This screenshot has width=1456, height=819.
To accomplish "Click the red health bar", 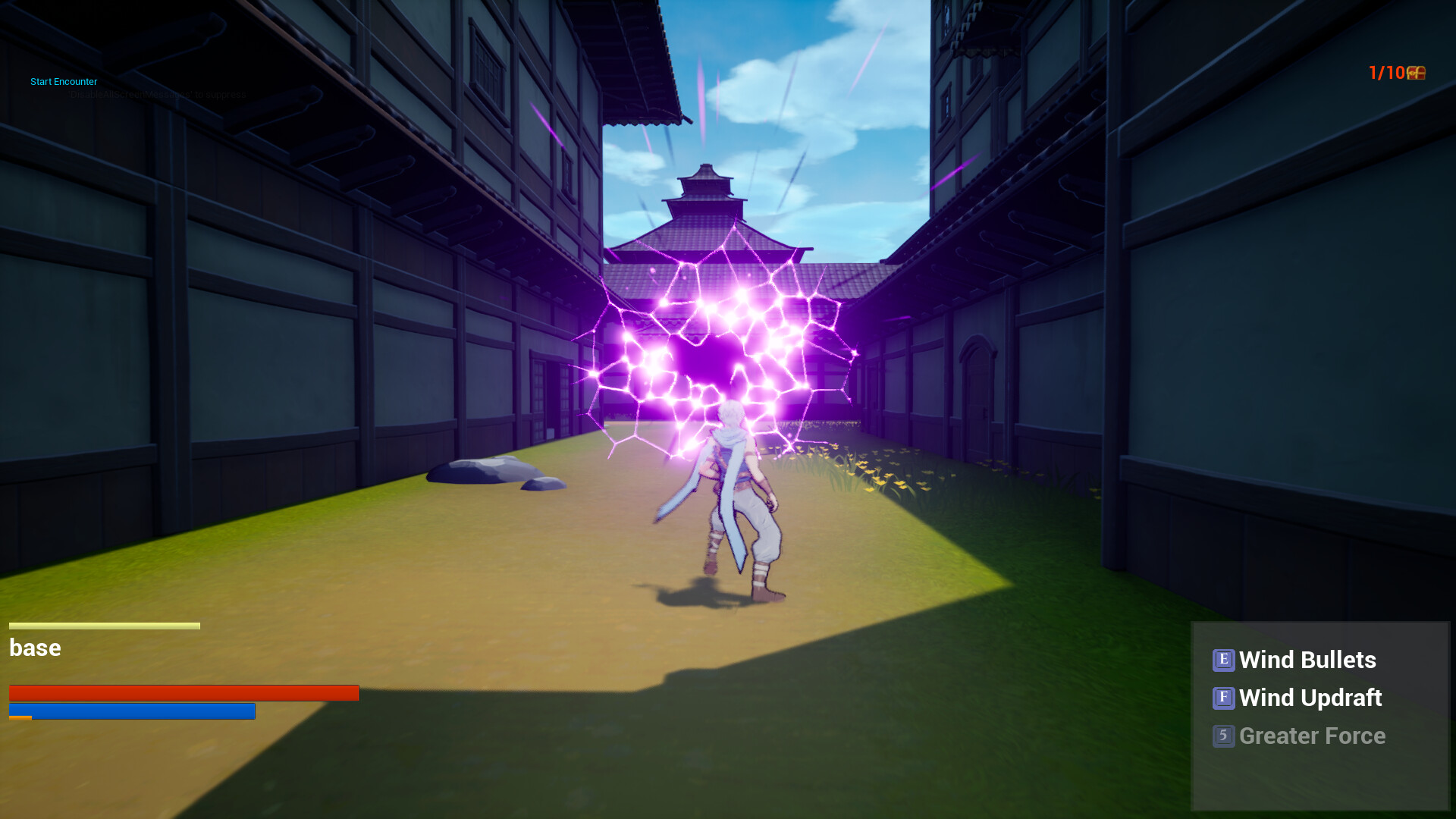I will 182,692.
